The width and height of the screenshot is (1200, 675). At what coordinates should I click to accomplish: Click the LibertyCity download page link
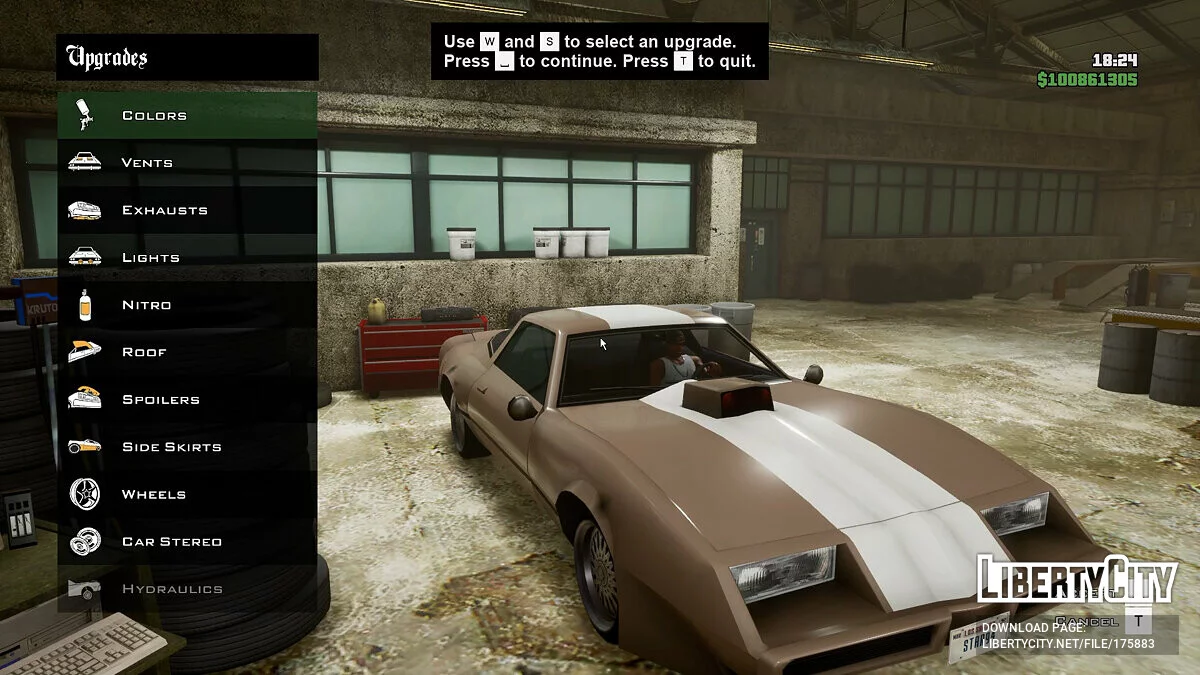(x=1067, y=643)
